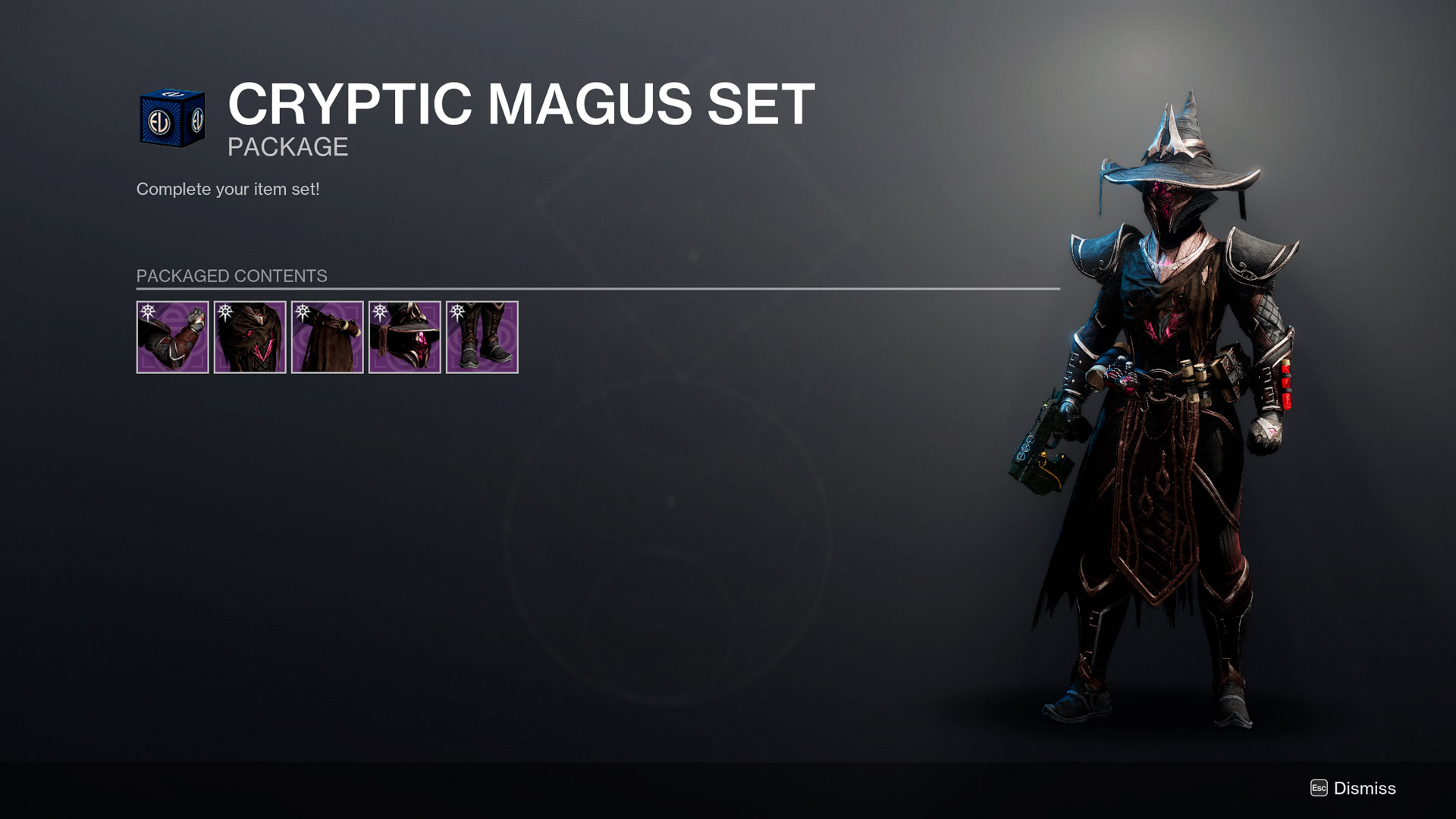The width and height of the screenshot is (1456, 819).
Task: Select the Cryptic Magus gauntlets item
Action: [172, 337]
